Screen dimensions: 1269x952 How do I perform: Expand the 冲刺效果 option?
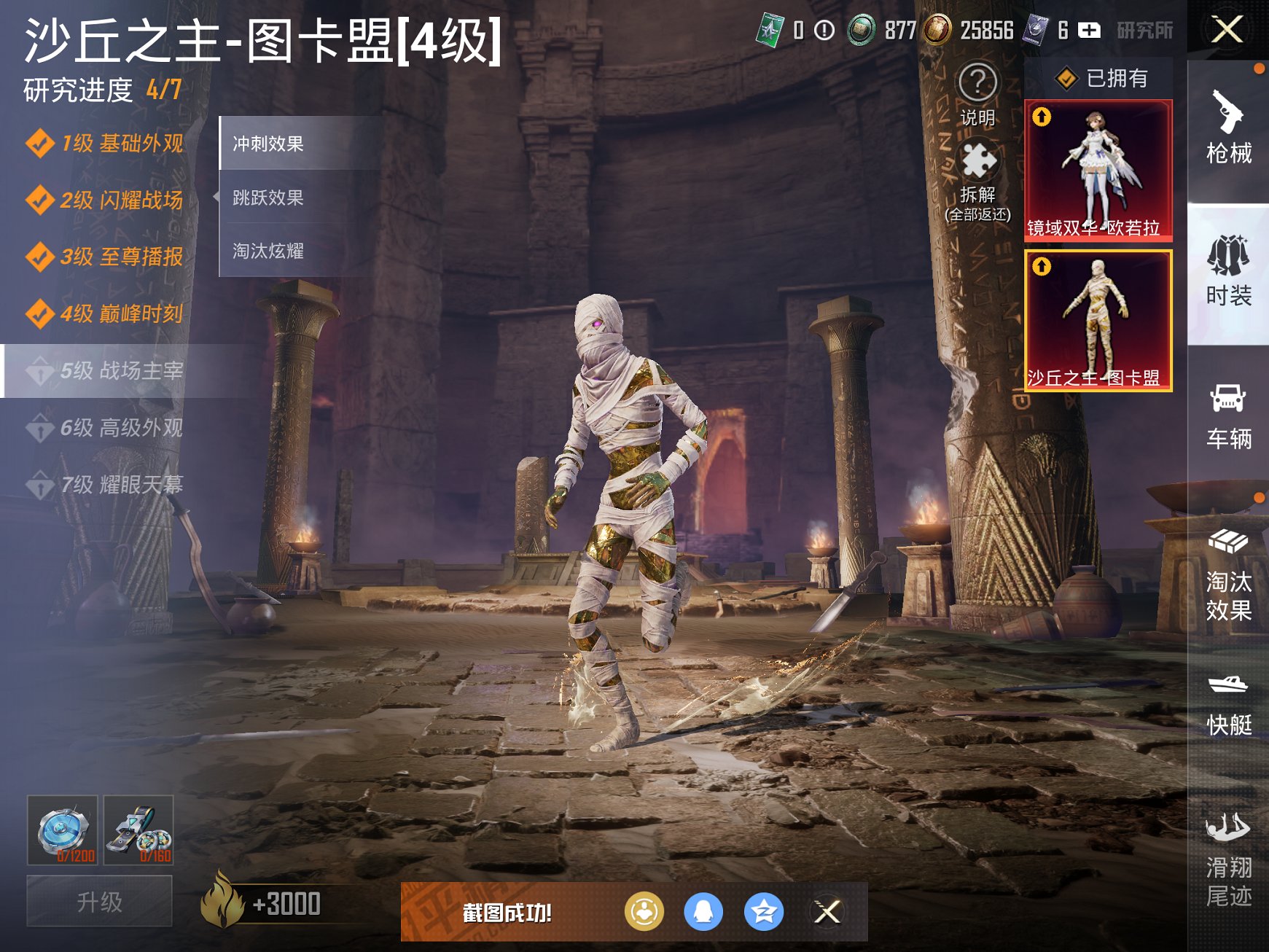(x=270, y=144)
